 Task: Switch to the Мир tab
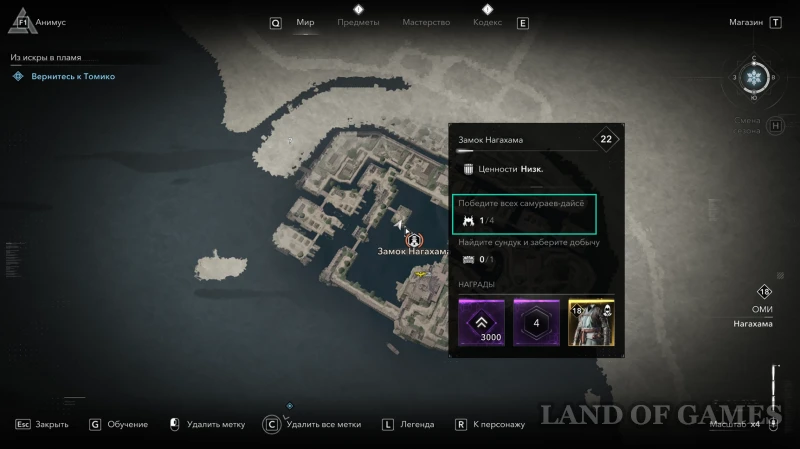click(x=305, y=23)
